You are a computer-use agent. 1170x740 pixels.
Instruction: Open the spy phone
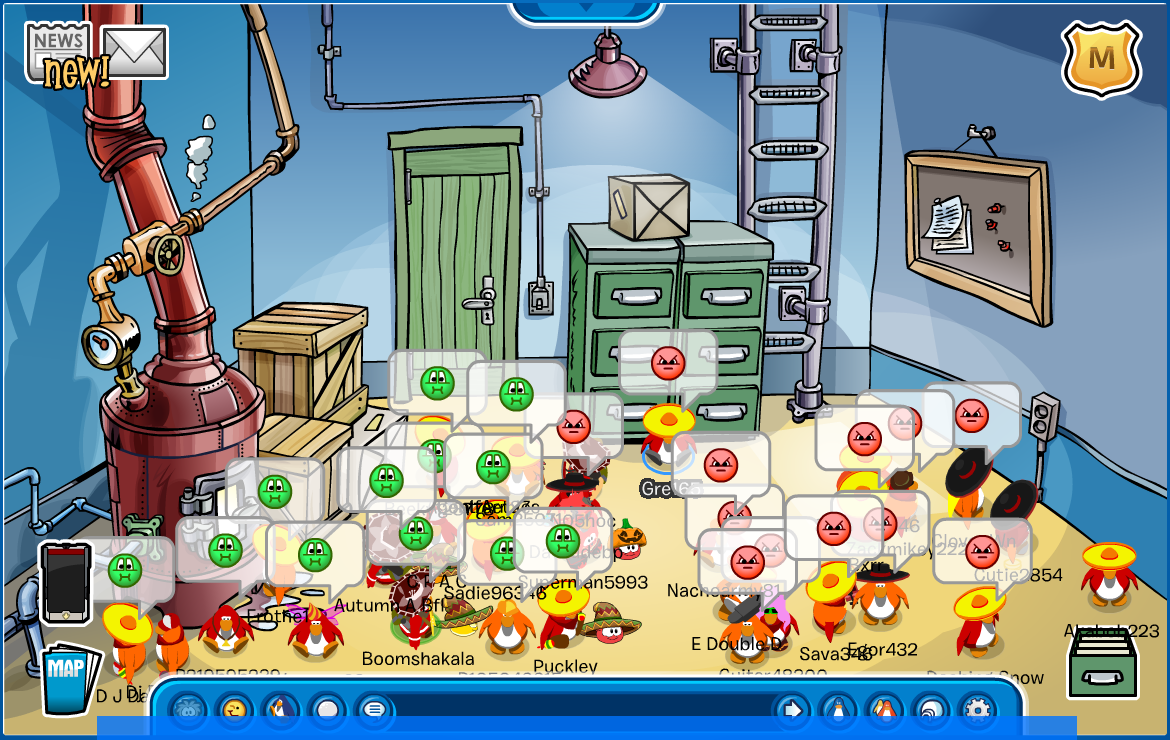click(66, 584)
